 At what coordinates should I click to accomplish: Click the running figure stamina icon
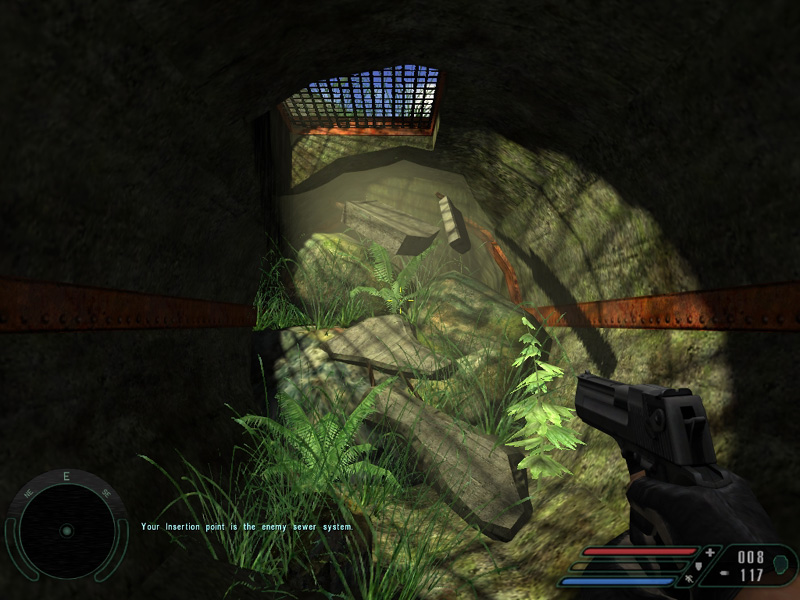coord(691,579)
